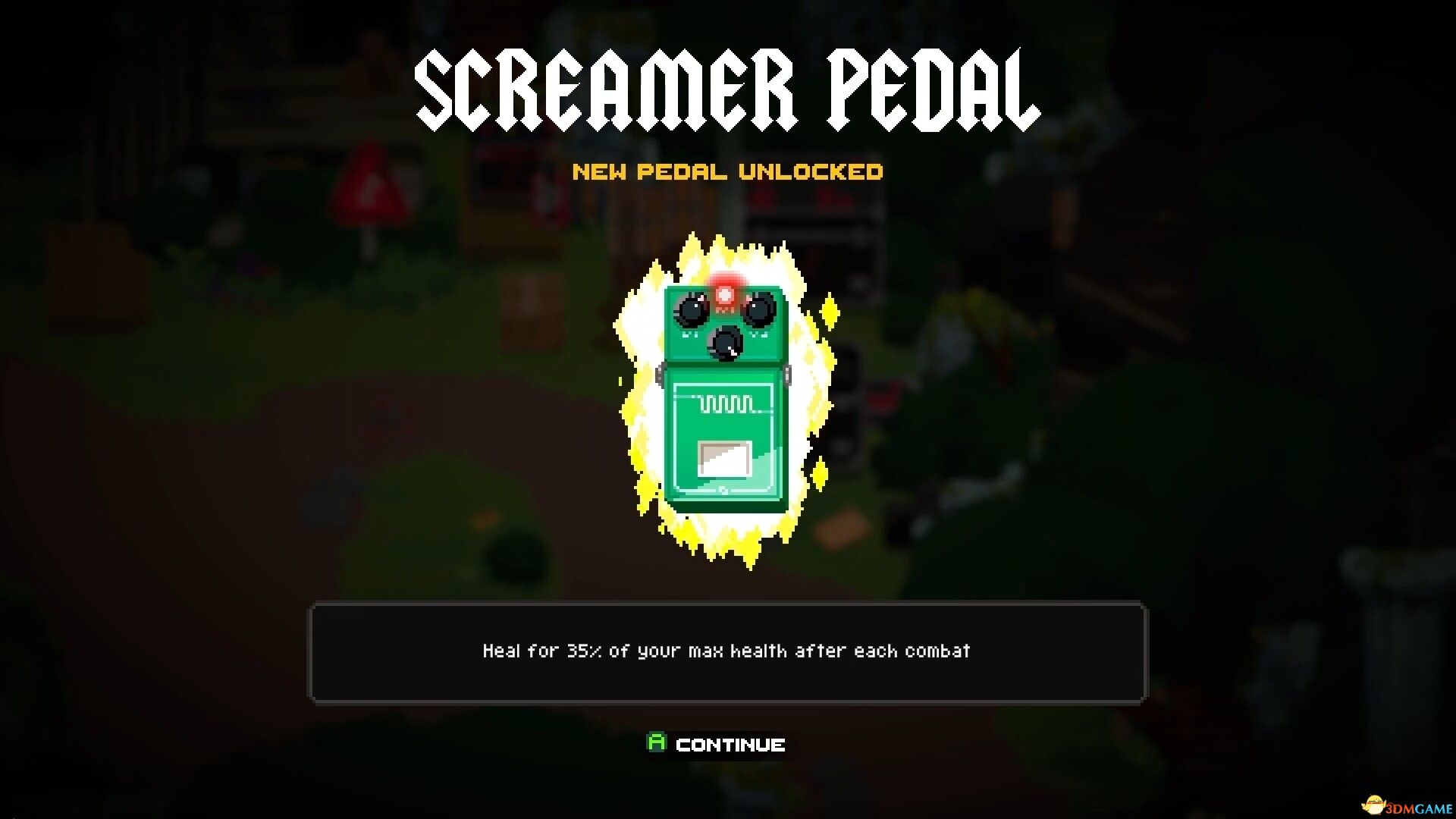The height and width of the screenshot is (819, 1456).
Task: Select the NEW PEDAL UNLOCKED heading
Action: pyautogui.click(x=728, y=172)
